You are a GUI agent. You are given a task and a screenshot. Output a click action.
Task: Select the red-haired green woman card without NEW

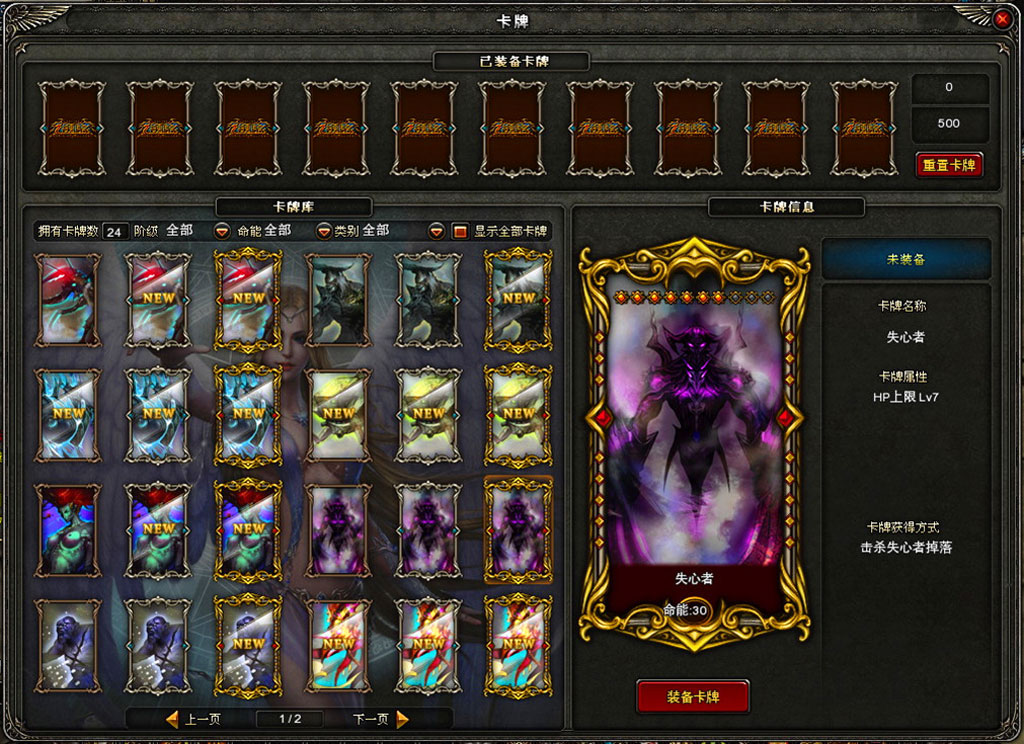coord(68,530)
